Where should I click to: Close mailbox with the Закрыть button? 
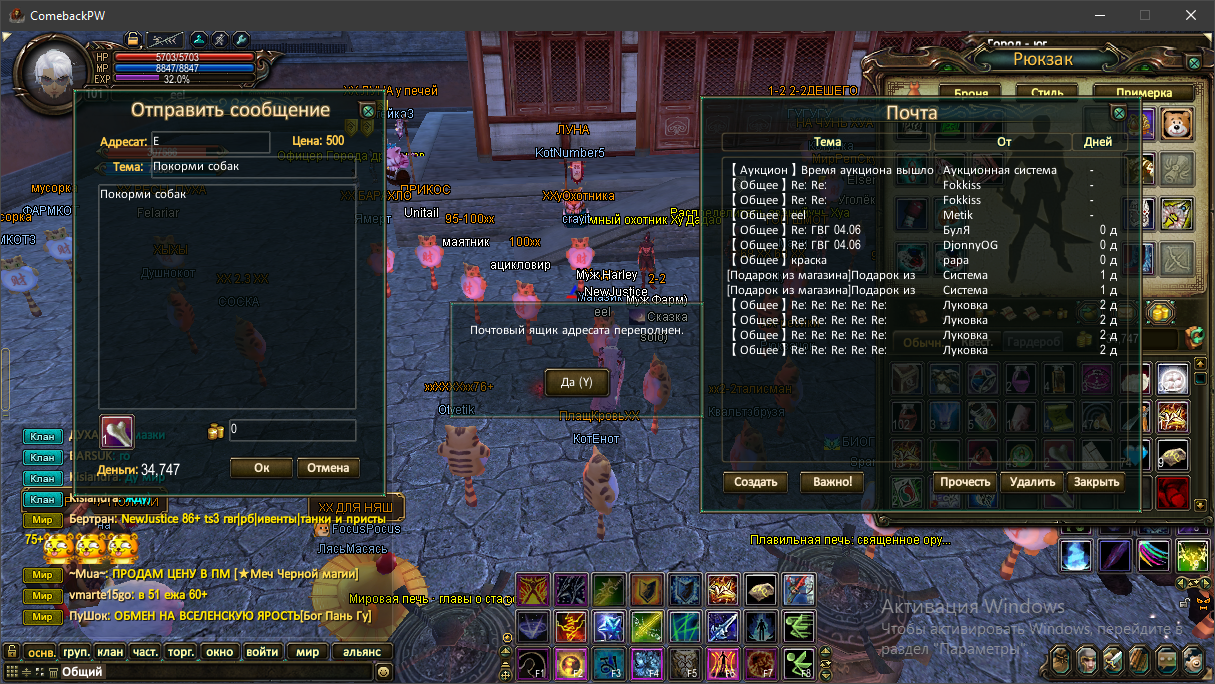1096,482
